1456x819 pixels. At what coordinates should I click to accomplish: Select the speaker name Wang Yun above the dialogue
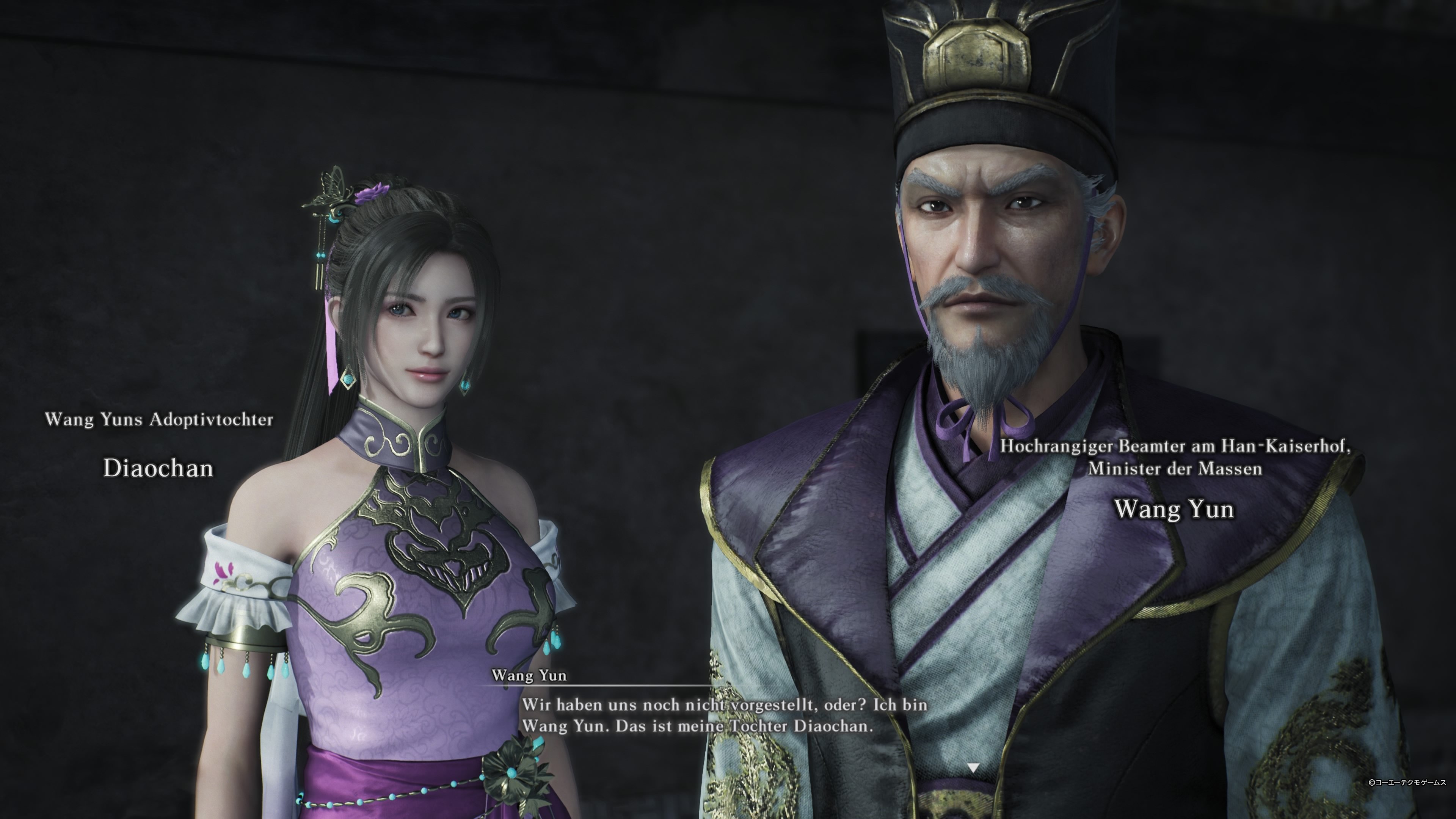click(x=530, y=677)
